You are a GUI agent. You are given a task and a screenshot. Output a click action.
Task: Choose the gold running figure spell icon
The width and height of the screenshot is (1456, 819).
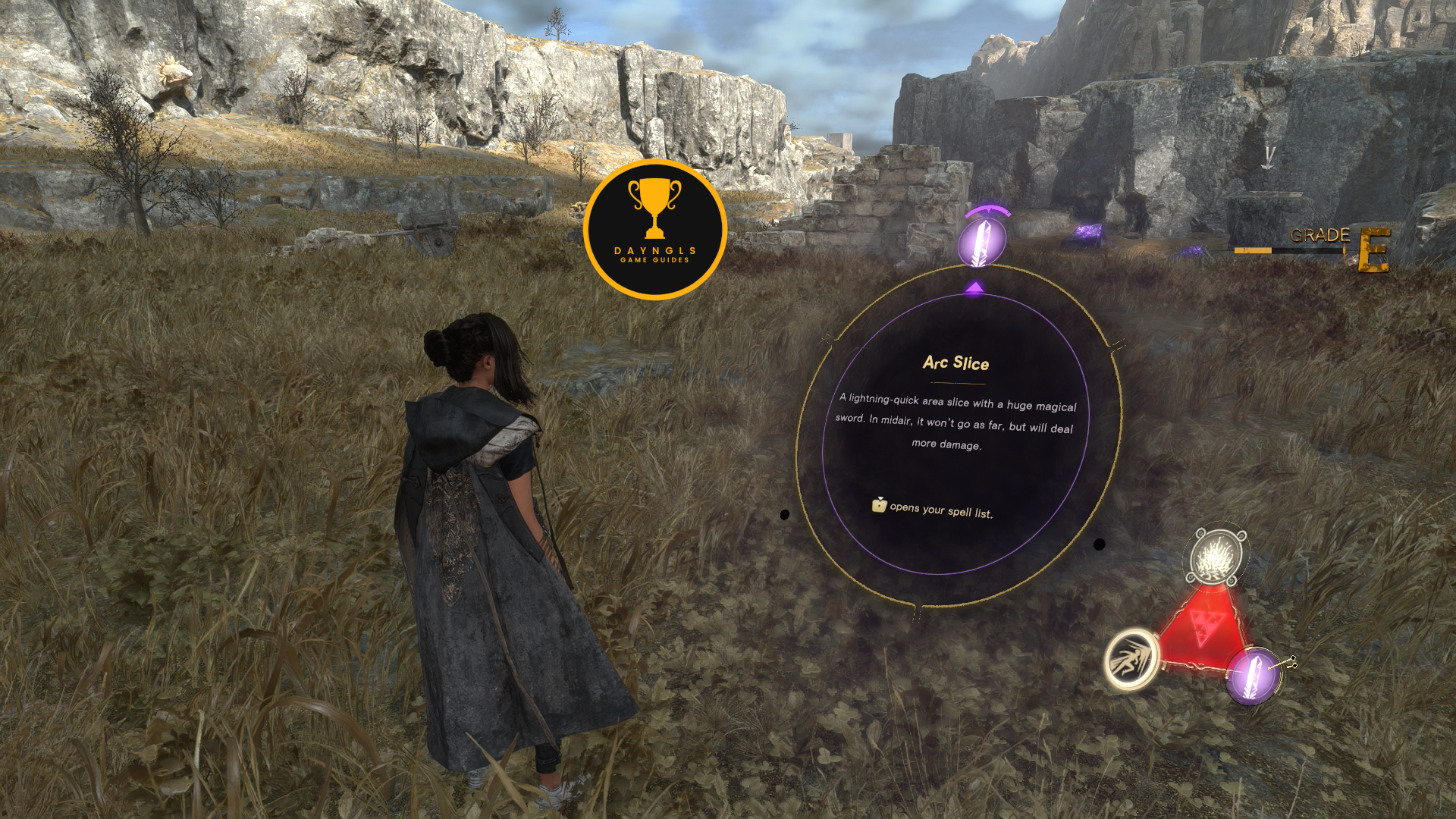1131,659
